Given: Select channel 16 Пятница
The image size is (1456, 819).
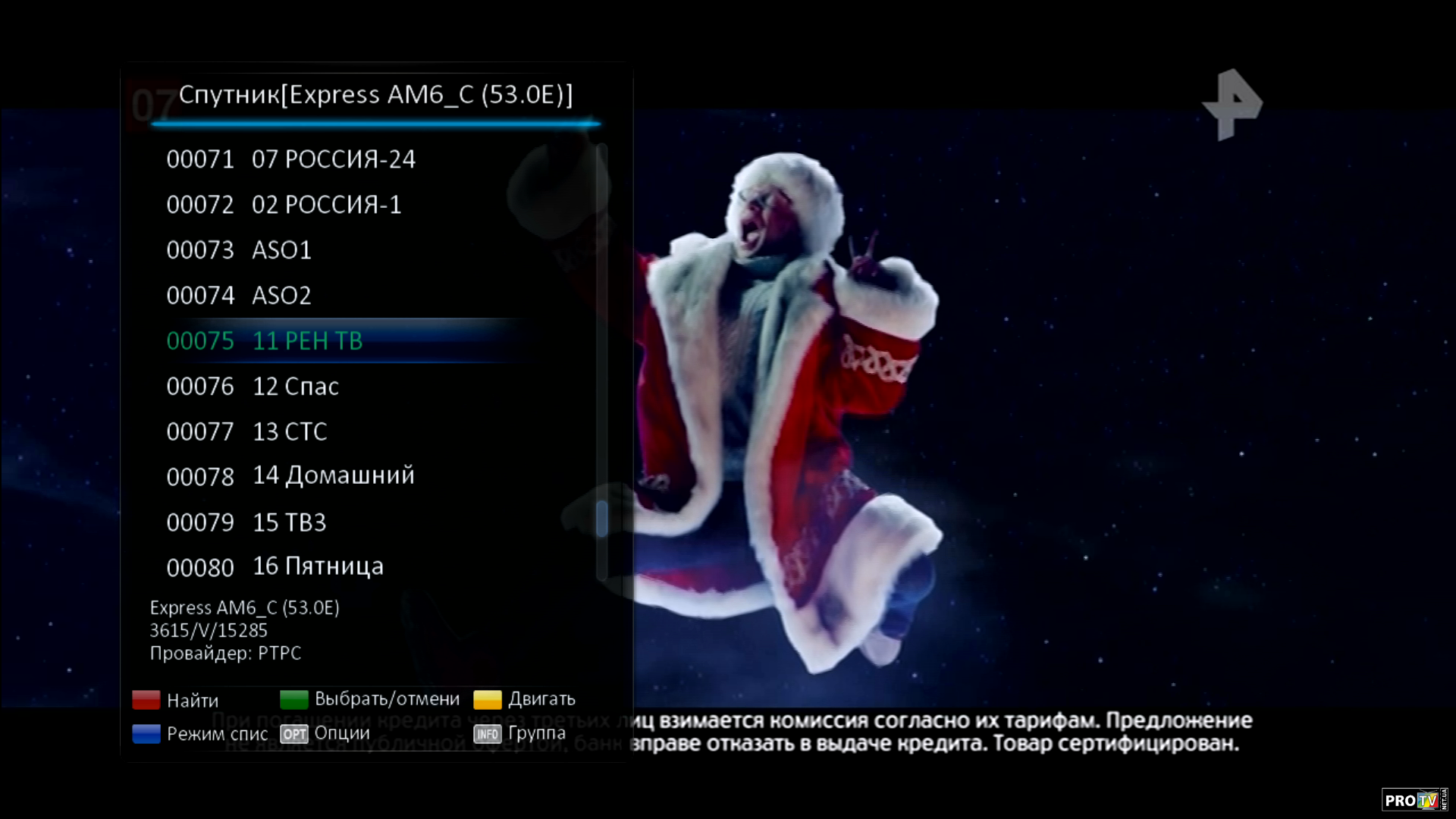Looking at the screenshot, I should pos(318,566).
